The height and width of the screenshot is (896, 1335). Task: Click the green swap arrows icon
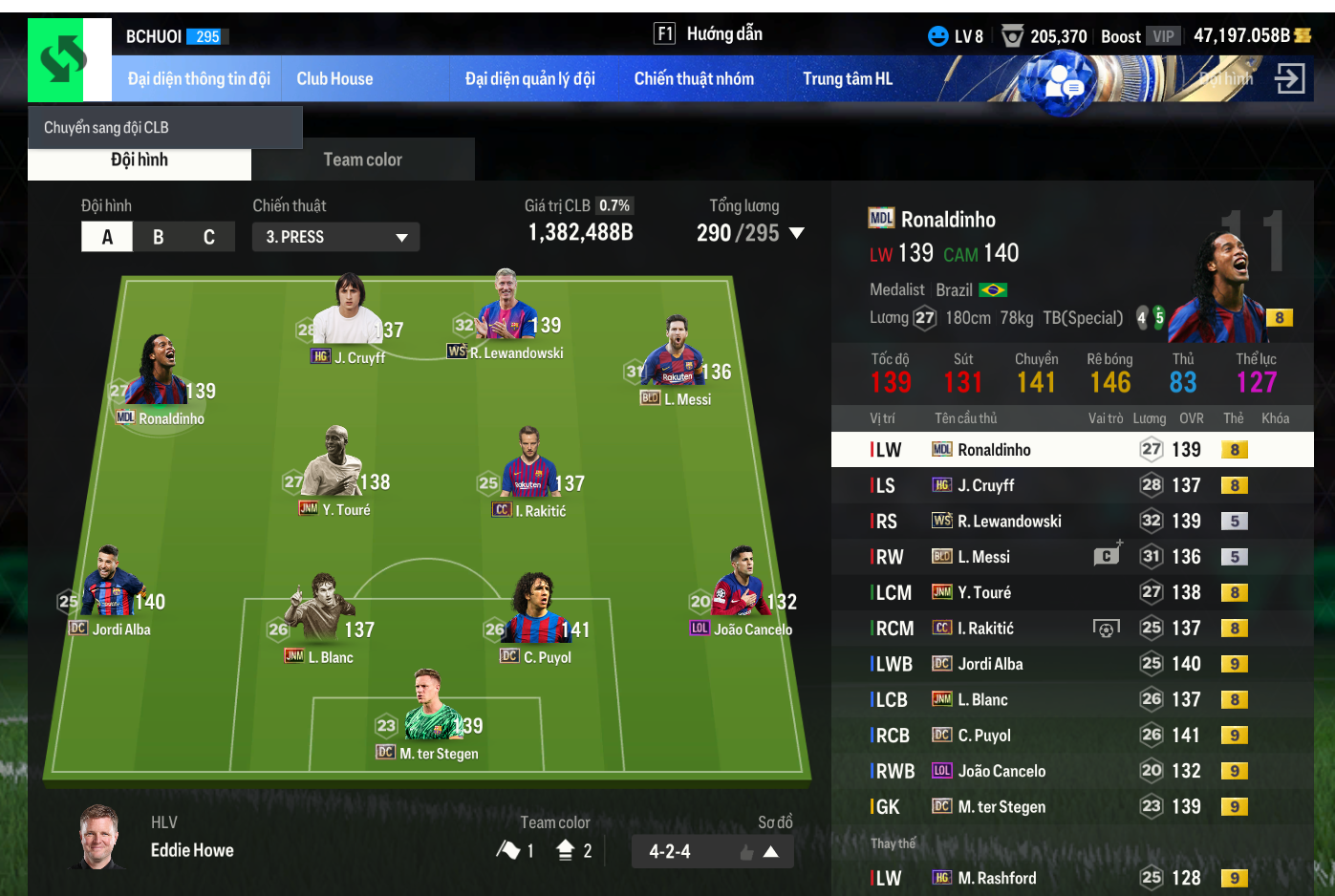coord(63,59)
